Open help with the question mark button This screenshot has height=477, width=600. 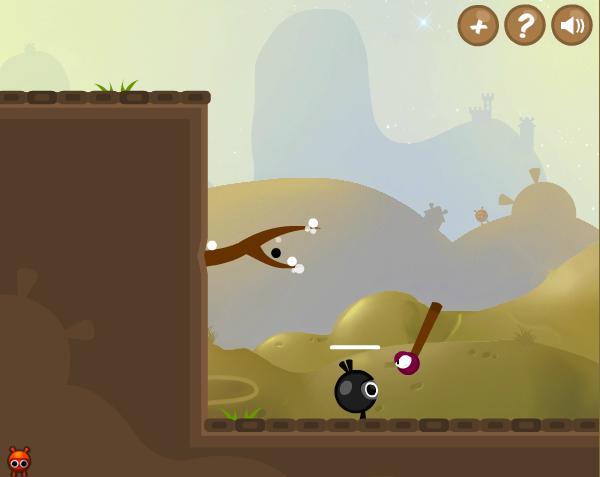coord(525,25)
